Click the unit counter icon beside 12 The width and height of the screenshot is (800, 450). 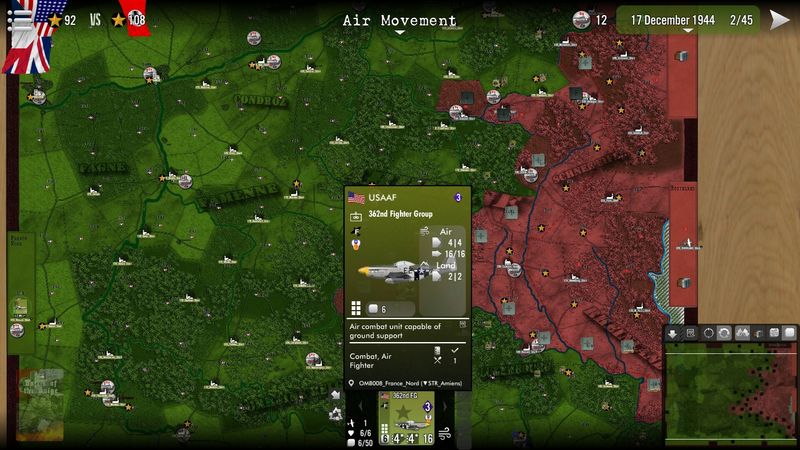(x=581, y=20)
